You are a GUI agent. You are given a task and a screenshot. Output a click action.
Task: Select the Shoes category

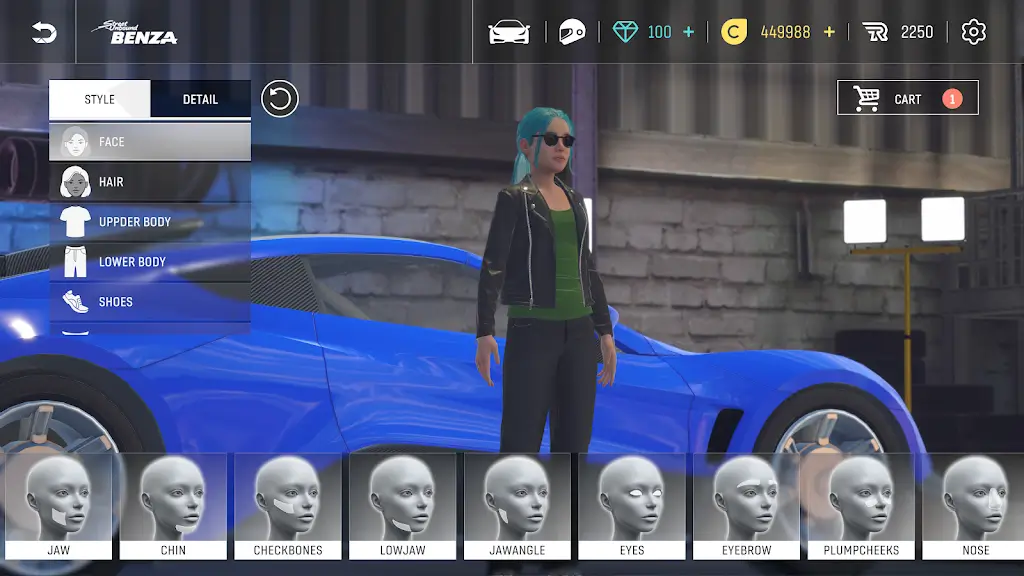click(150, 302)
